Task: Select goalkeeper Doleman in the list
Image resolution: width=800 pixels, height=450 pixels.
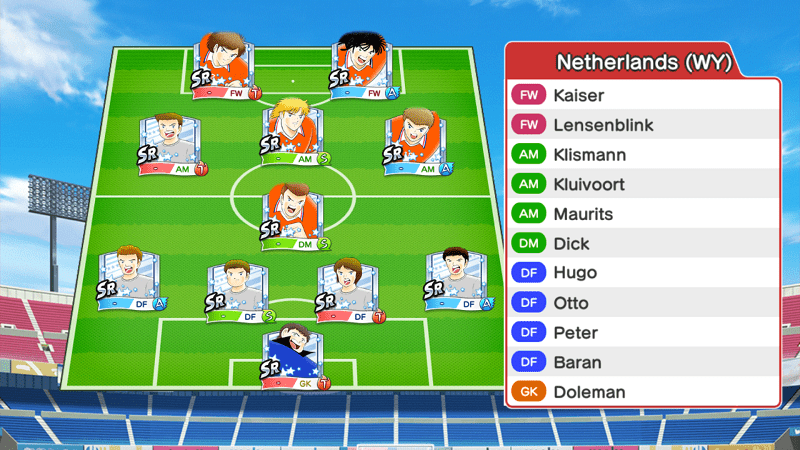Action: pyautogui.click(x=642, y=392)
